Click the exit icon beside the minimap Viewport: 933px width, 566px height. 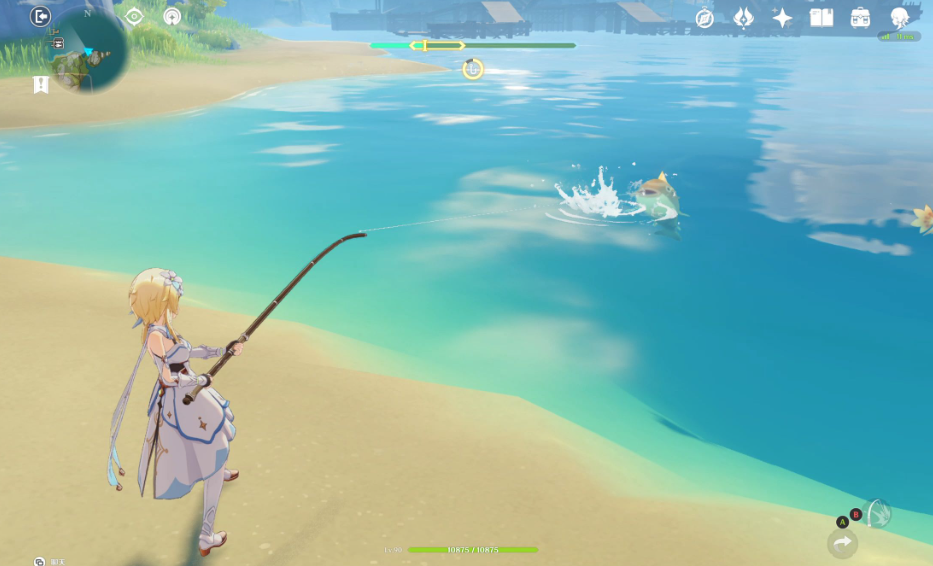40,16
